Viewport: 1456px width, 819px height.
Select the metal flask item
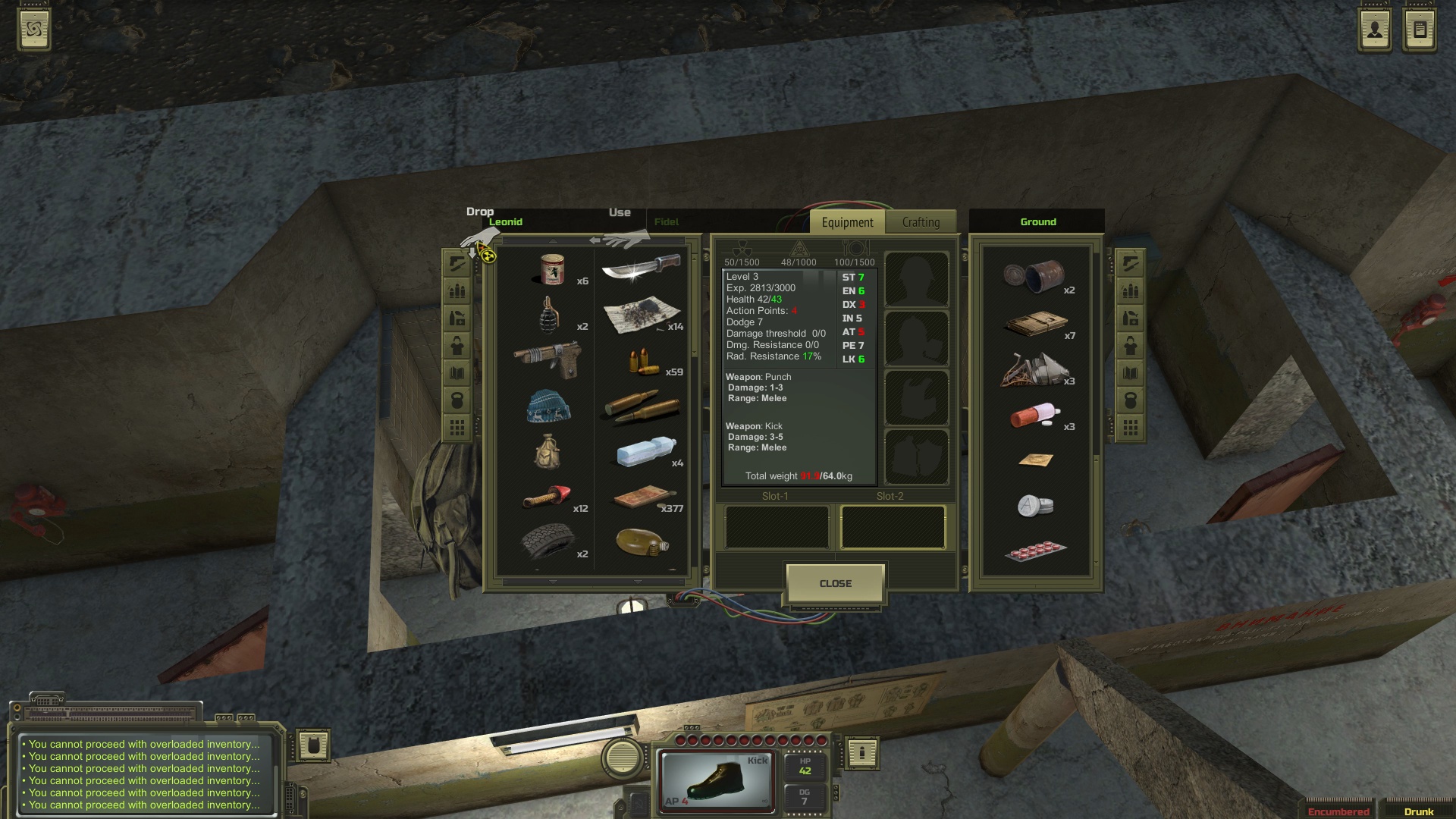coord(642,542)
